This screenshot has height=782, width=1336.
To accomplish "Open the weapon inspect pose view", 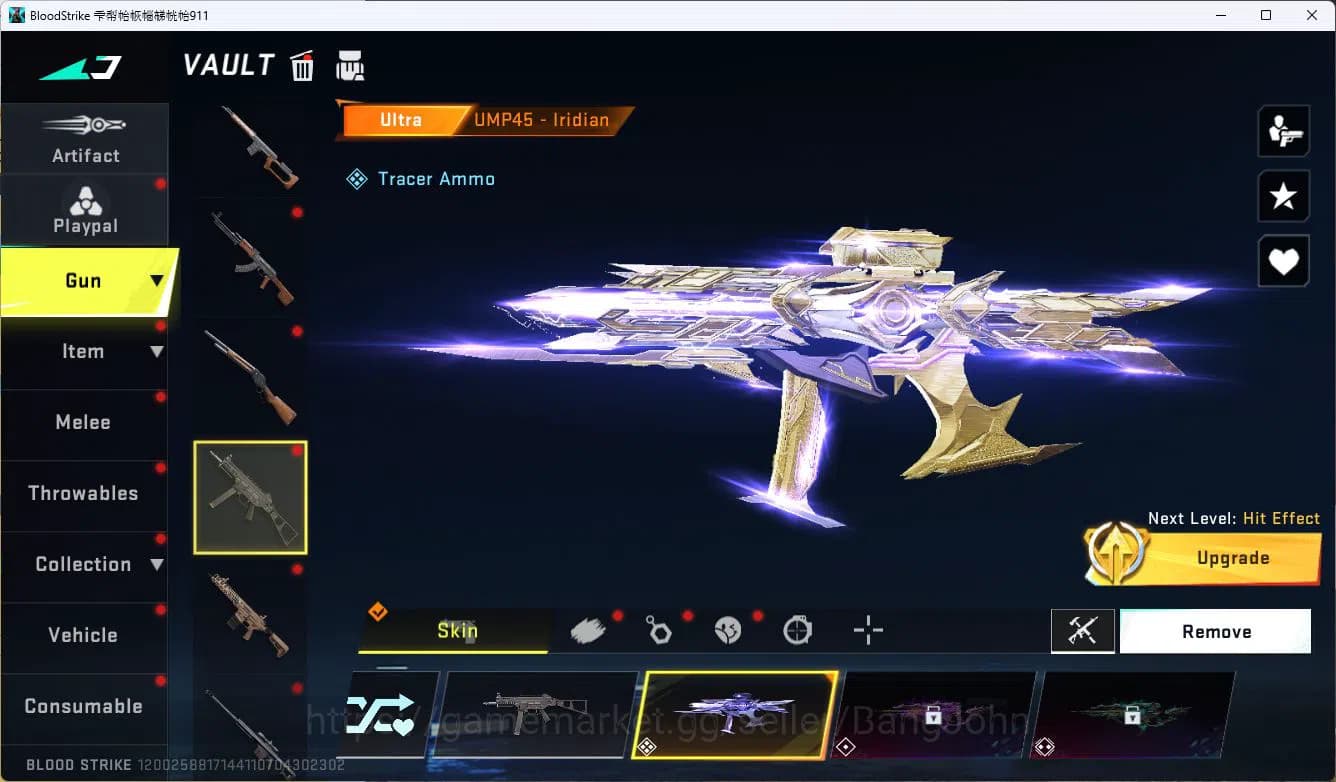I will click(1283, 131).
